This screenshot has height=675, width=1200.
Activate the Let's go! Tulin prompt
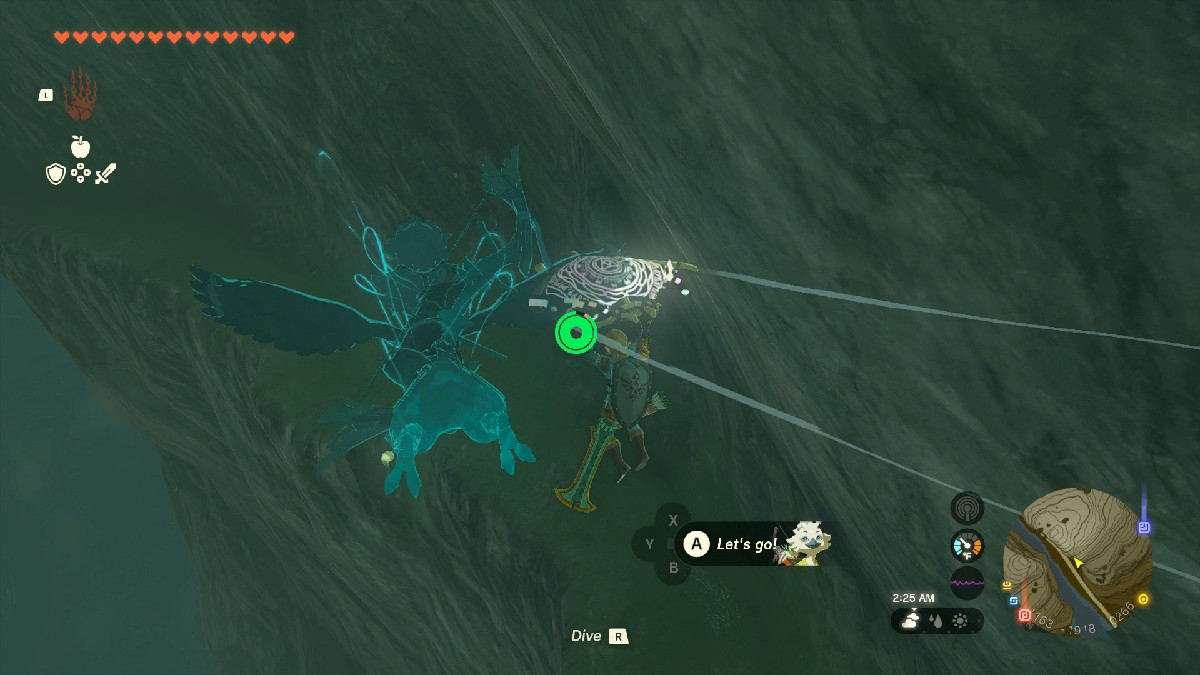(745, 544)
